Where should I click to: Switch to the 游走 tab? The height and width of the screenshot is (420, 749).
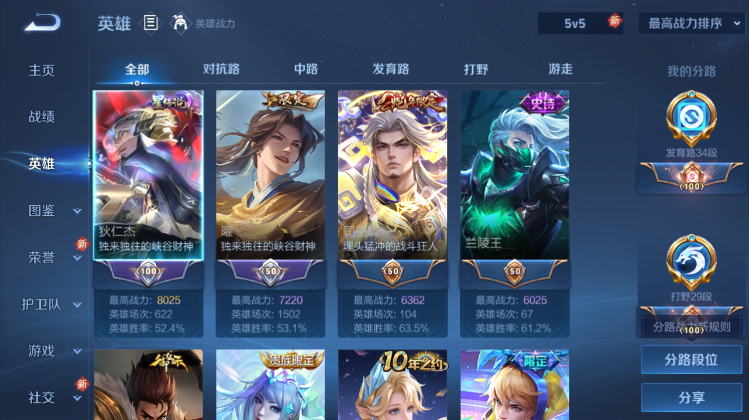[x=560, y=69]
